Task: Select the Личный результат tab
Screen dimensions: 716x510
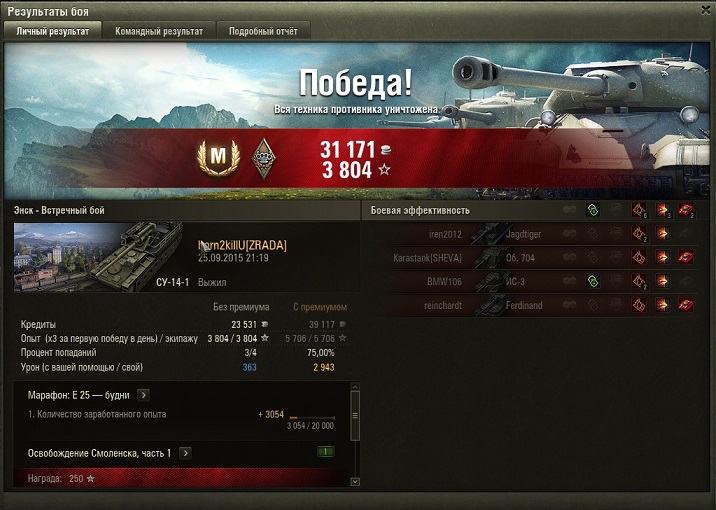Action: [53, 31]
